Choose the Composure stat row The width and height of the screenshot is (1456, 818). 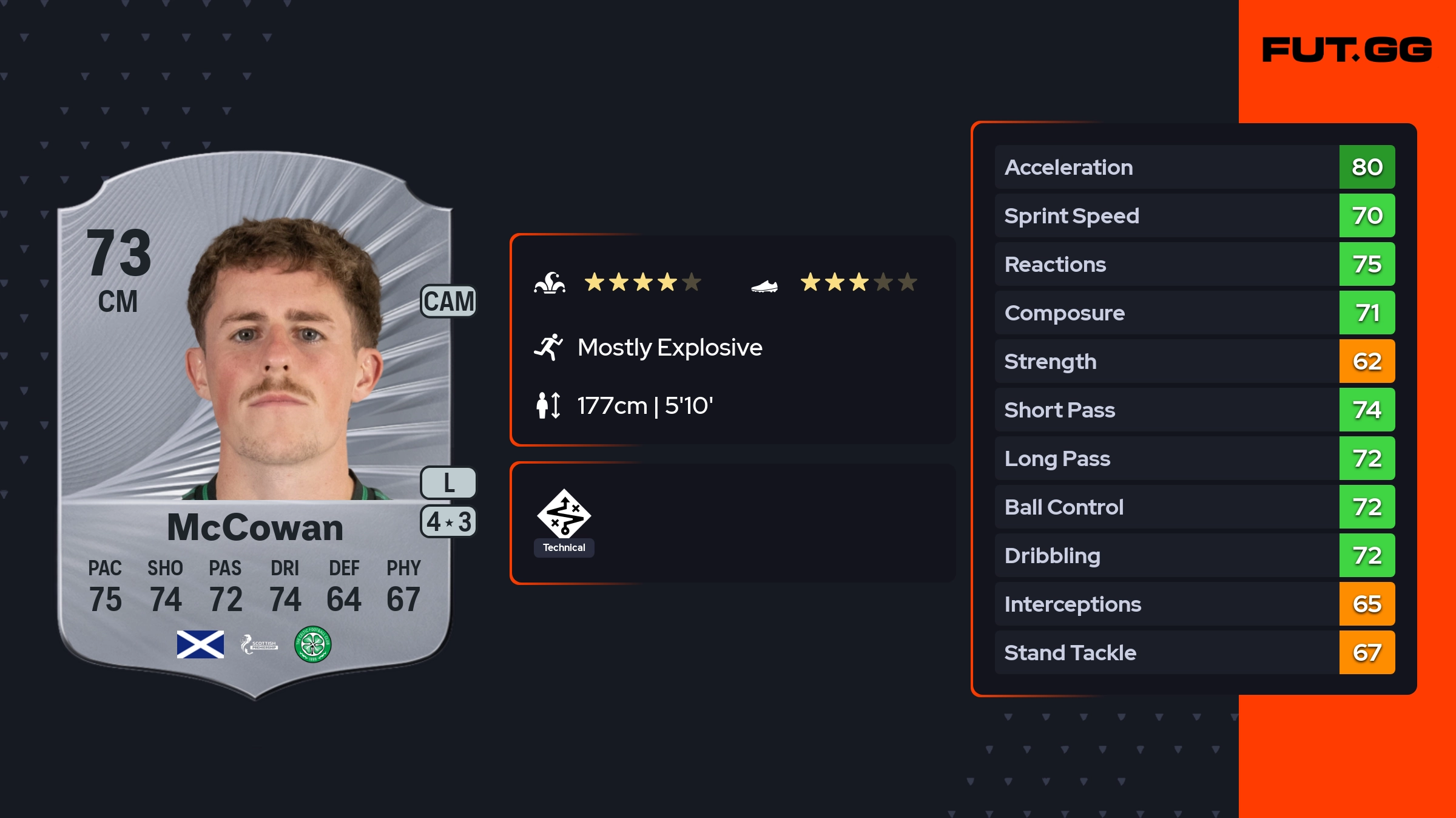point(1194,313)
